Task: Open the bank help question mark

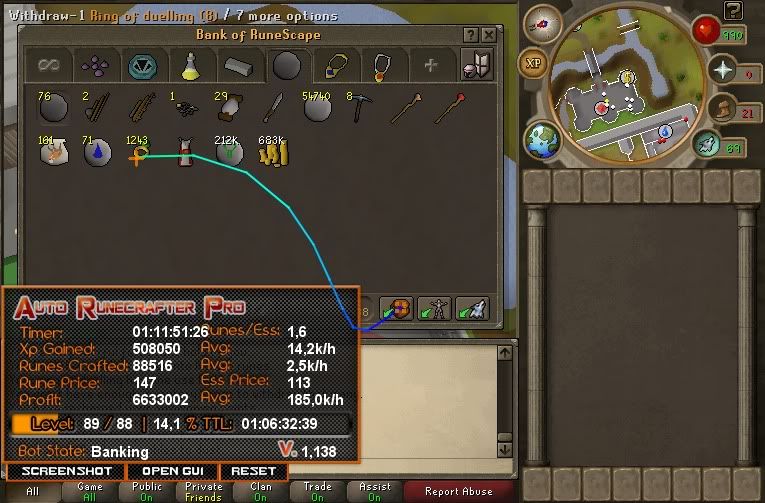Action: click(471, 35)
